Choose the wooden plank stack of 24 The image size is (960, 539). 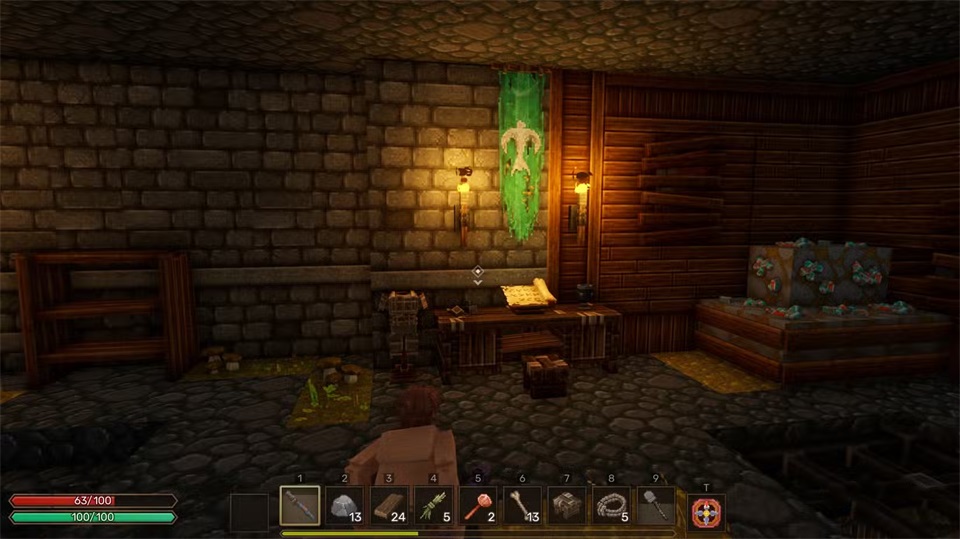point(389,506)
